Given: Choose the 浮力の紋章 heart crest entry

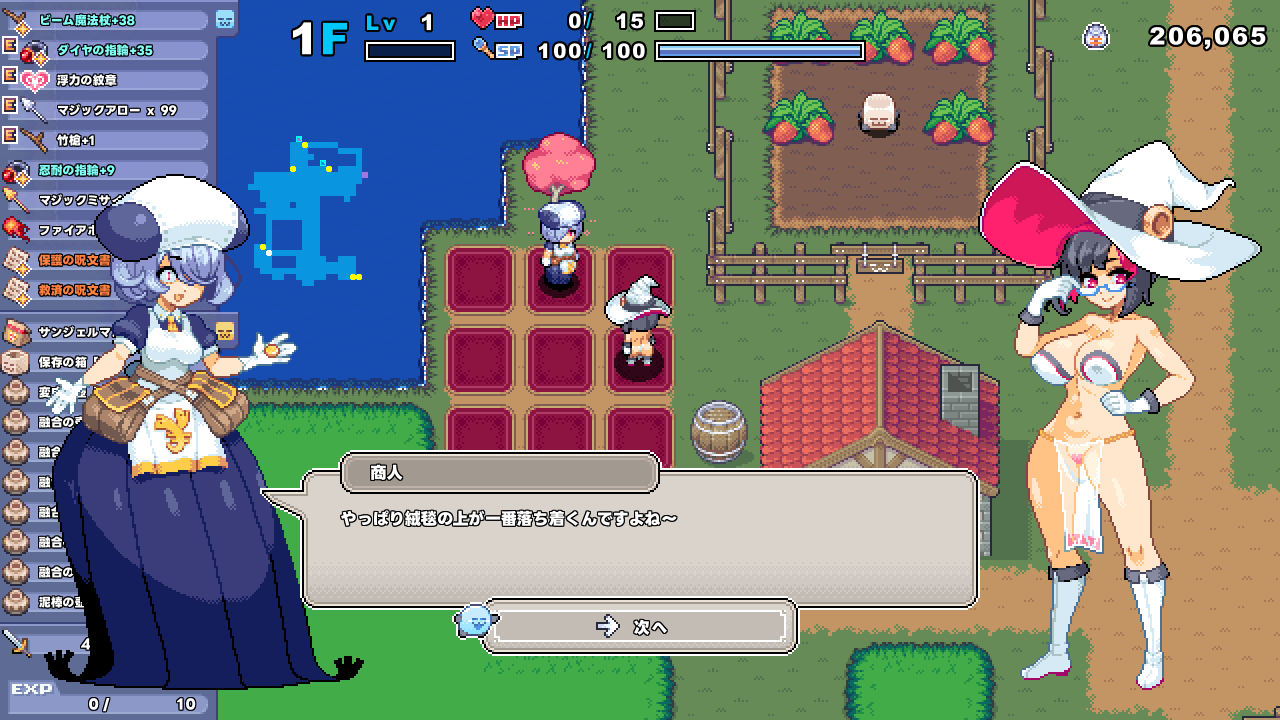Looking at the screenshot, I should point(110,80).
